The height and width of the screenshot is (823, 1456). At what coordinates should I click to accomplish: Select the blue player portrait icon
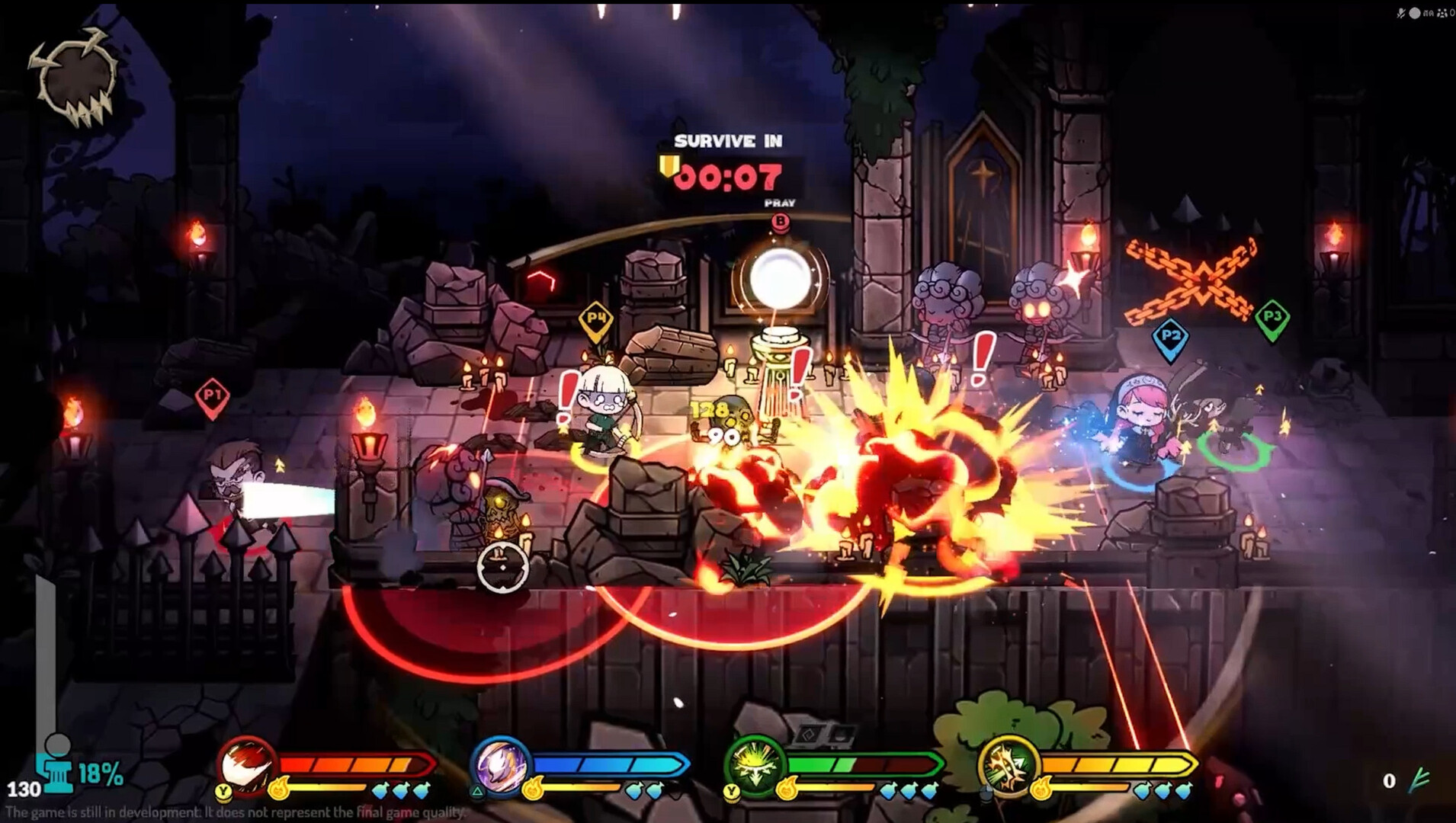[x=500, y=764]
